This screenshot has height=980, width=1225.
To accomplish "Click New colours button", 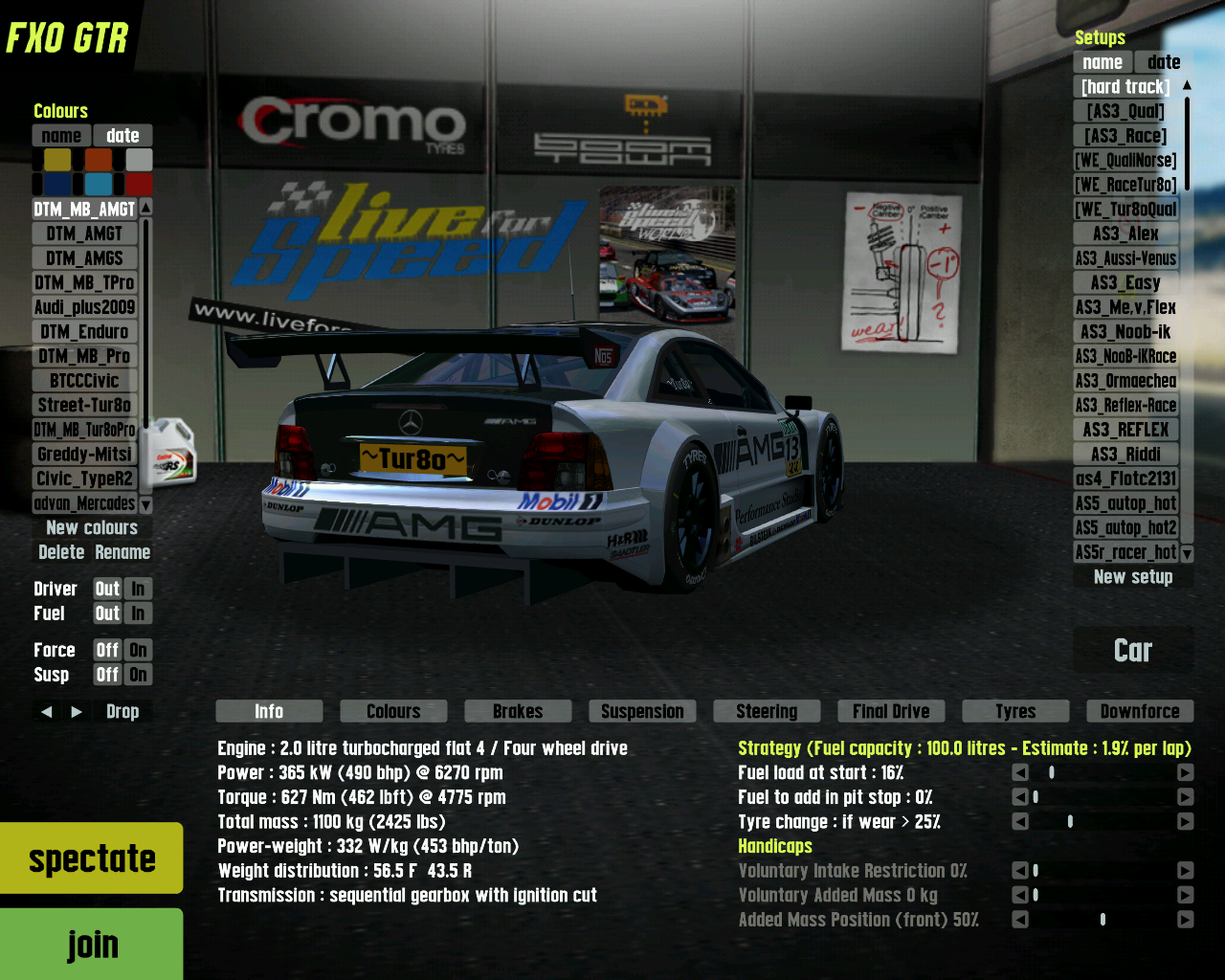I will 92,528.
